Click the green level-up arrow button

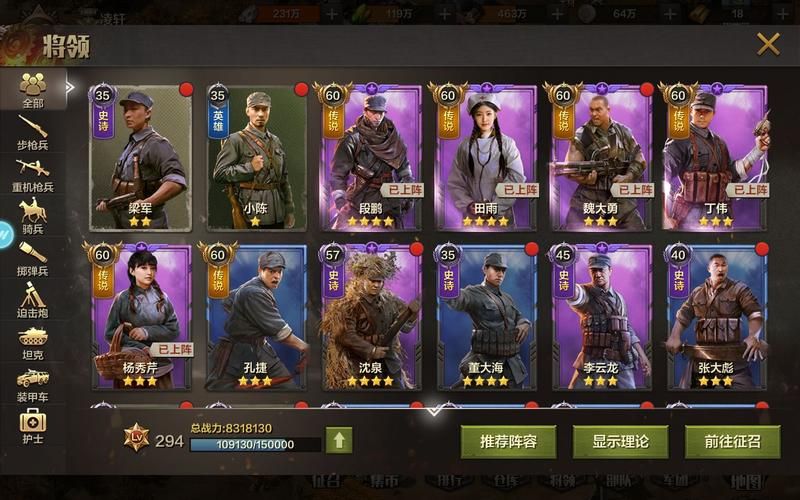(339, 440)
